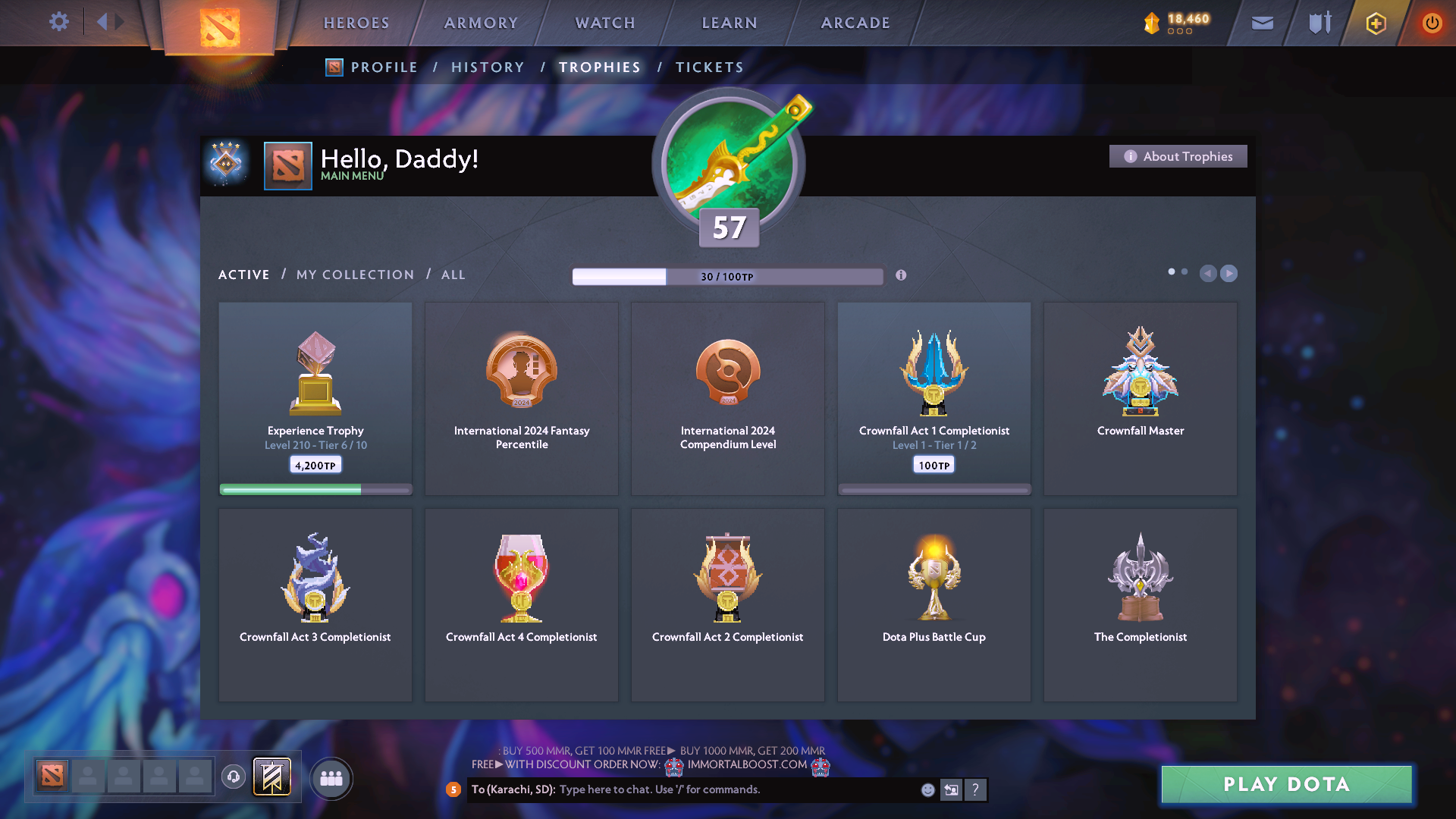Click the voice chat headset icon
Viewport: 1456px width, 819px height.
pyautogui.click(x=234, y=777)
